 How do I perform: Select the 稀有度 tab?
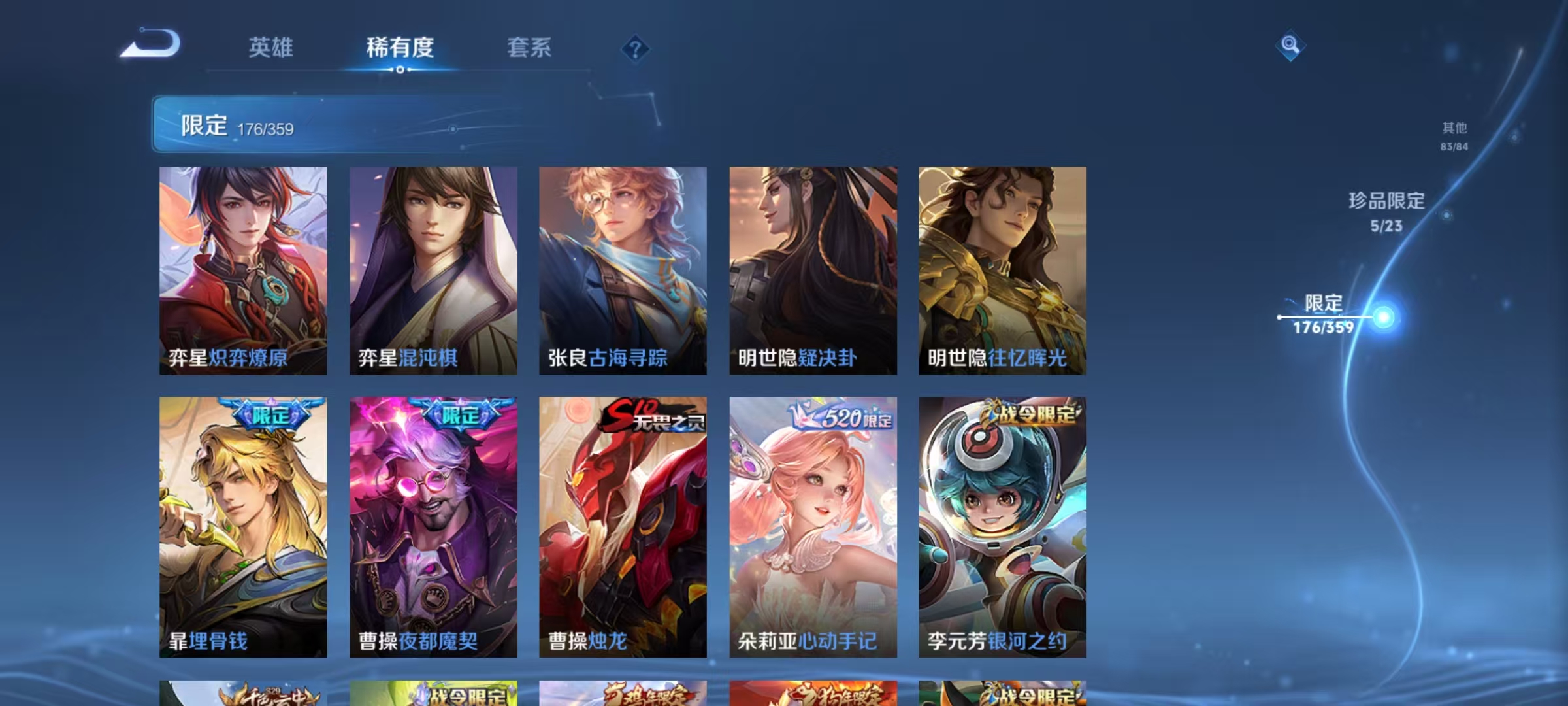[400, 48]
